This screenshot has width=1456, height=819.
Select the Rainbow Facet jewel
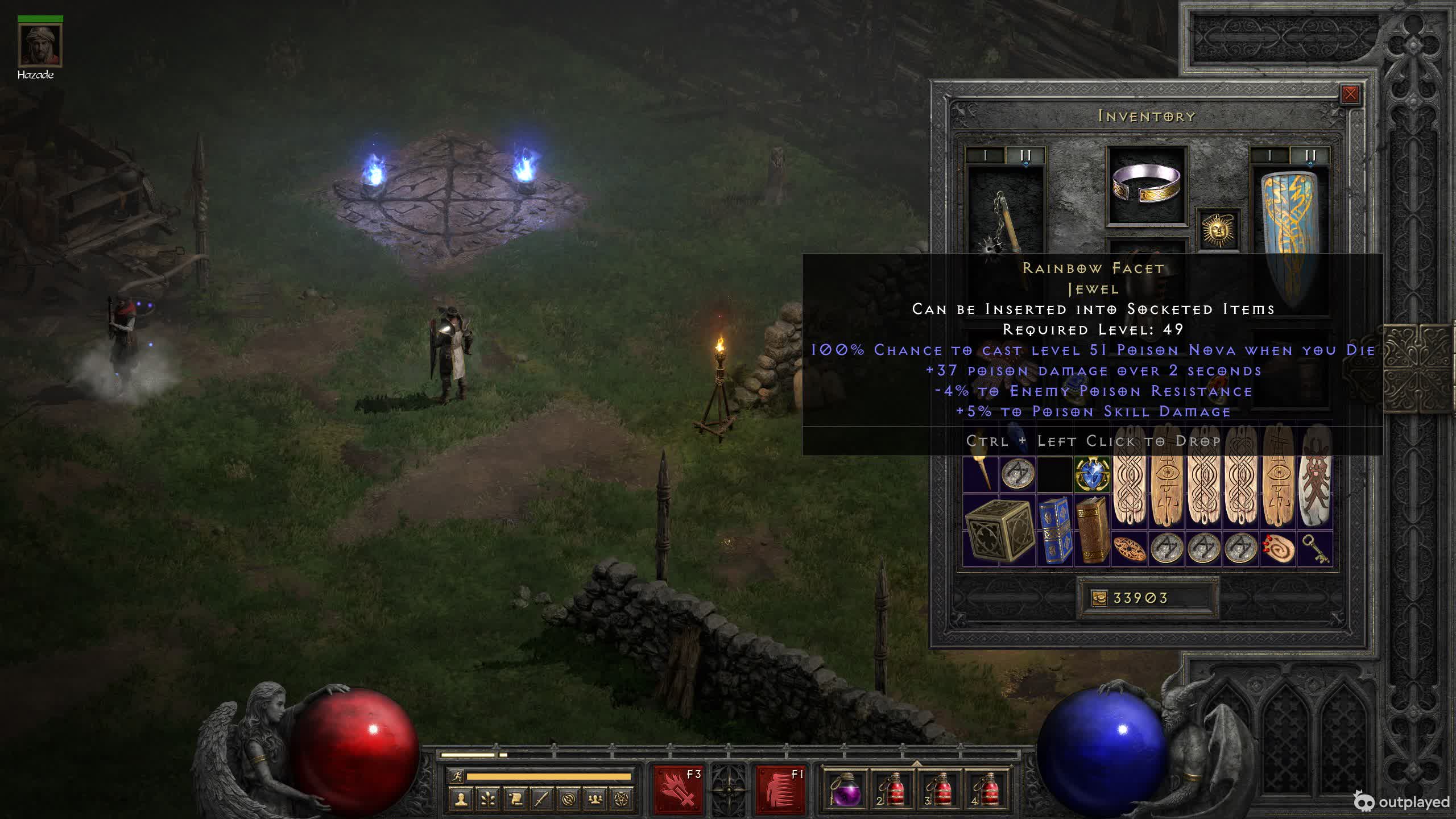tap(1091, 473)
